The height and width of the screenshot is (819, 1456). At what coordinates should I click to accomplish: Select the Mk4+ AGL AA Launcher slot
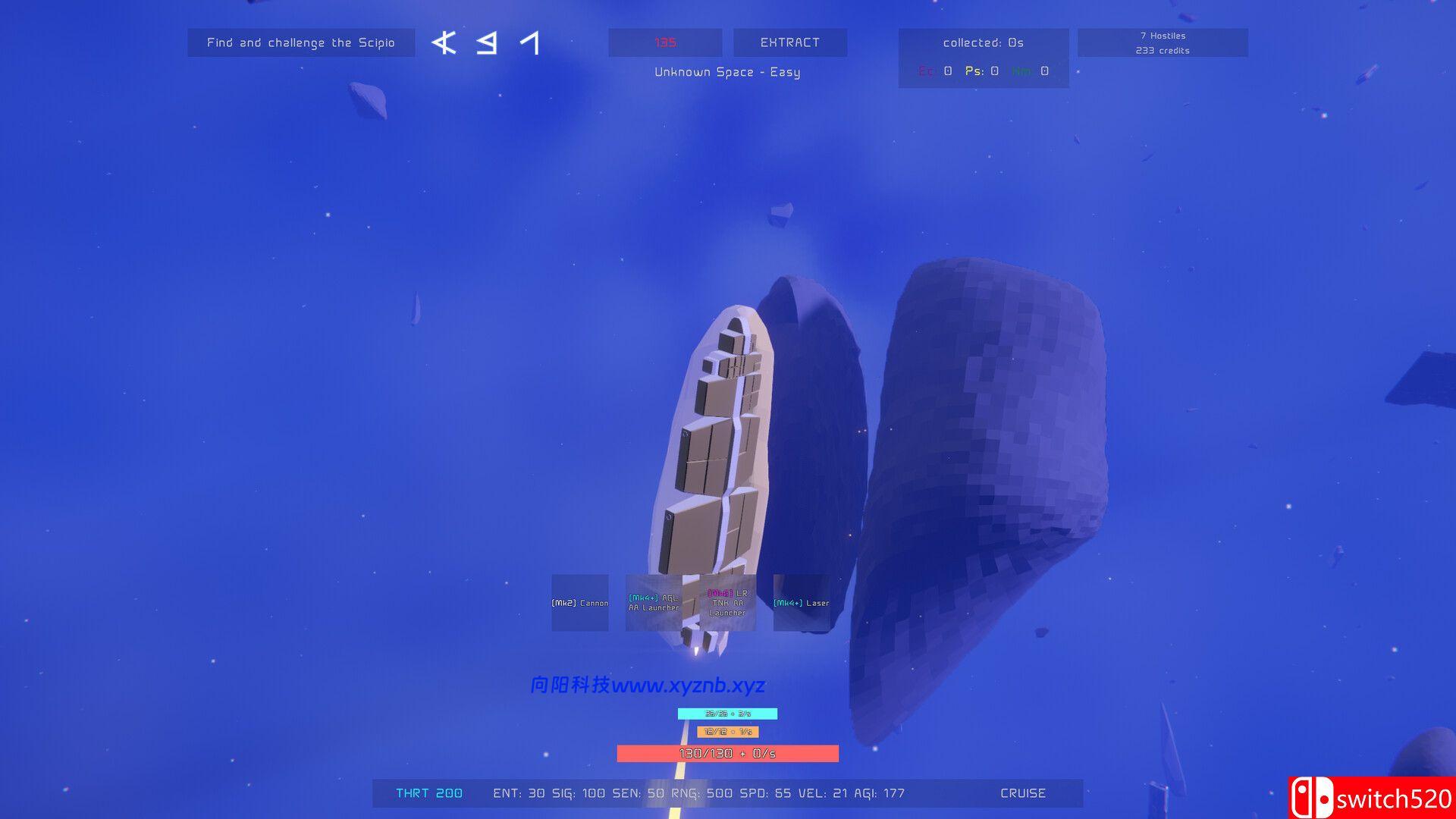pos(654,603)
